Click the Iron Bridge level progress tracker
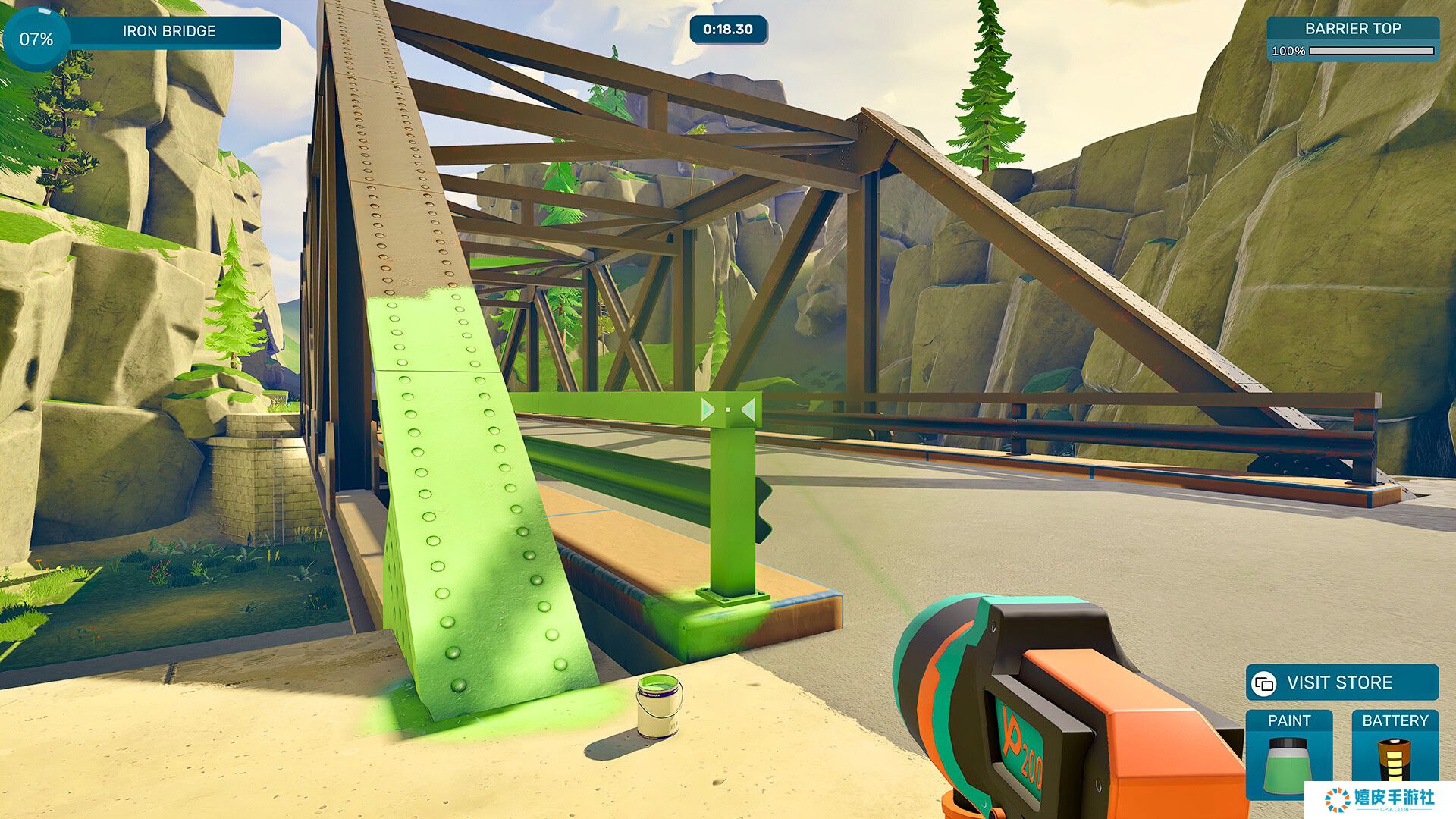 (144, 33)
